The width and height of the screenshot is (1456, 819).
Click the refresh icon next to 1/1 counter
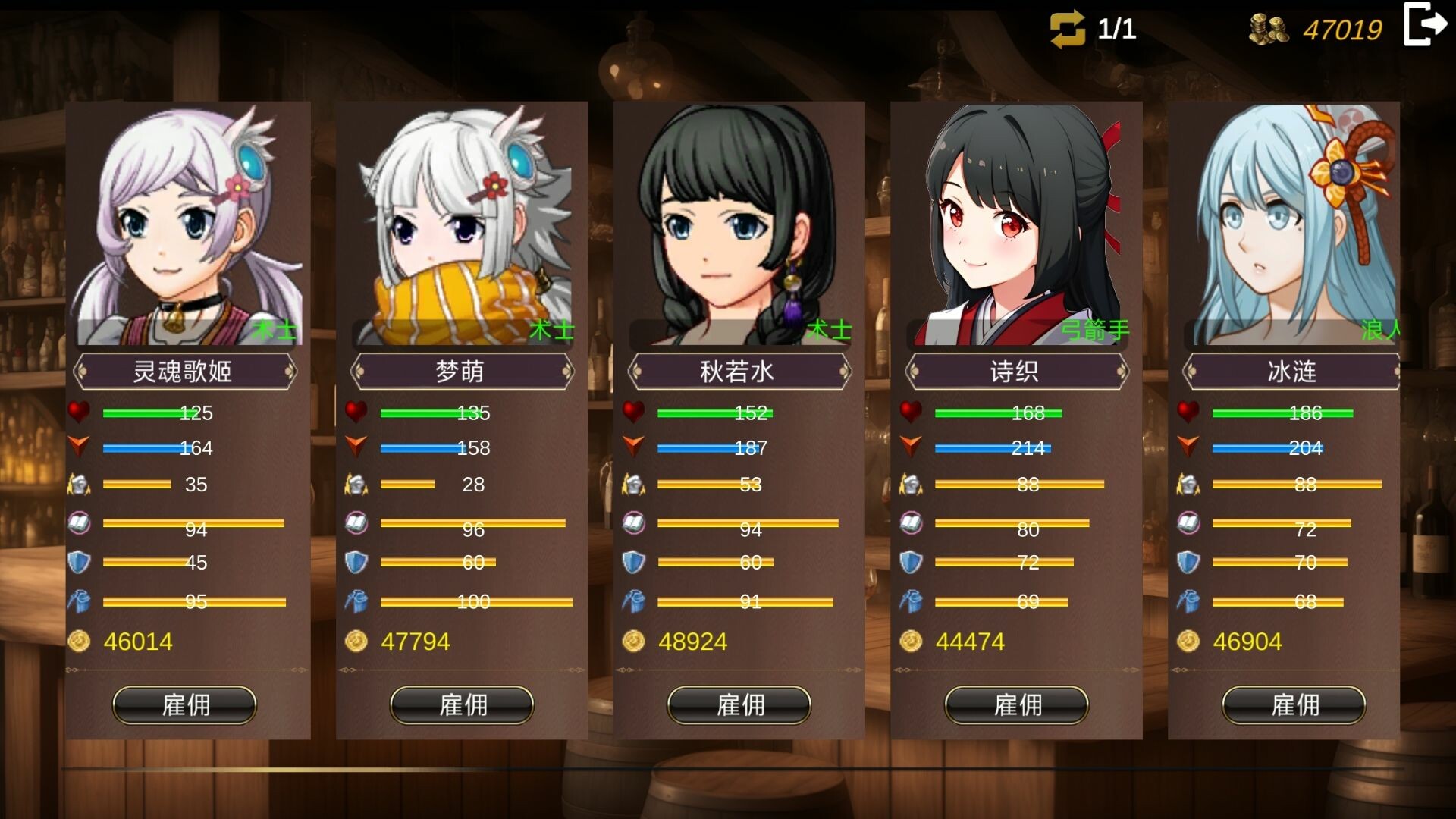tap(1068, 28)
